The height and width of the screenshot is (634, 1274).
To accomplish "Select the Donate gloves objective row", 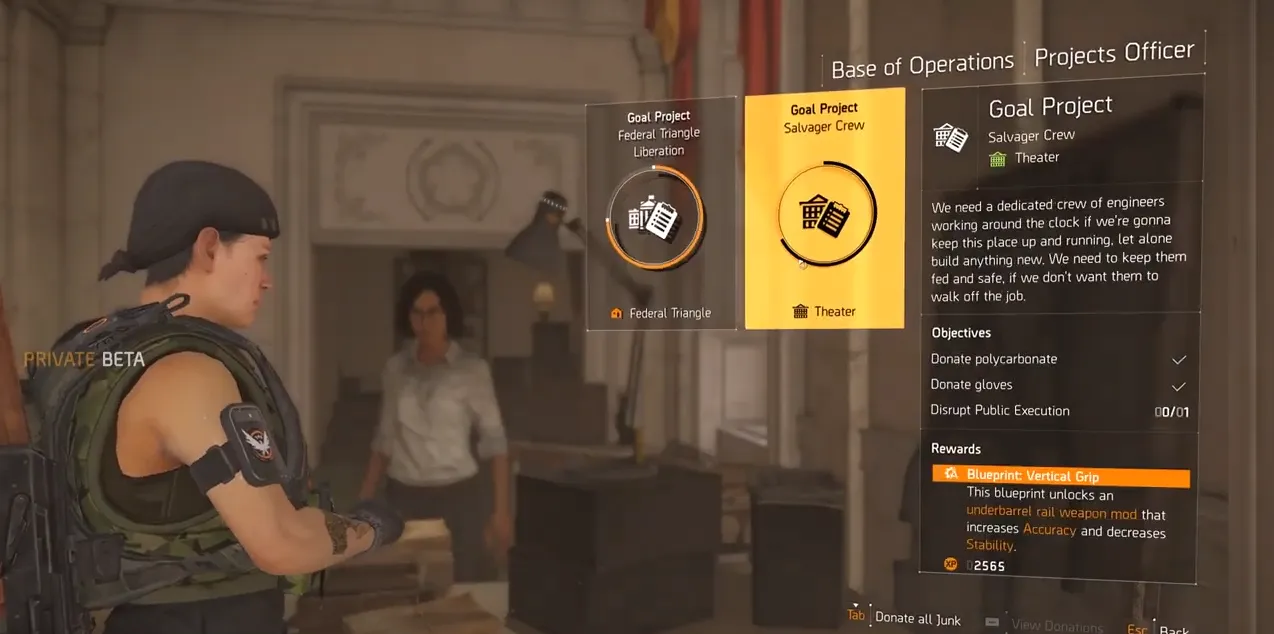I will point(1058,385).
